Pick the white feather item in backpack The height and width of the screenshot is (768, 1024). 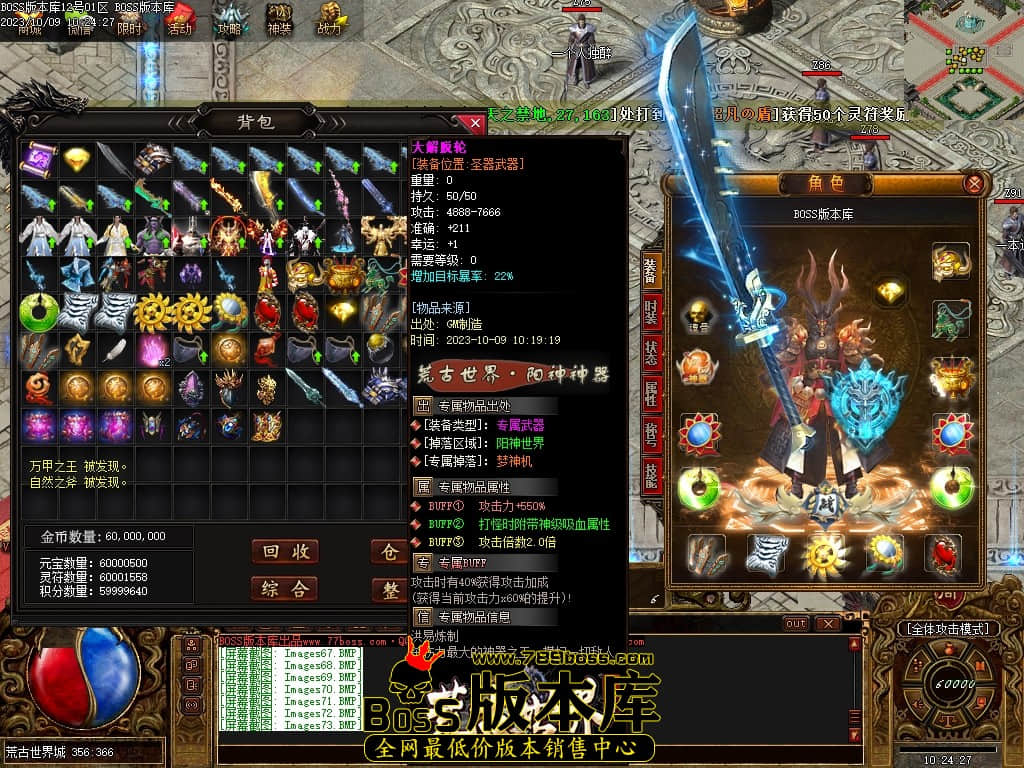pos(116,350)
